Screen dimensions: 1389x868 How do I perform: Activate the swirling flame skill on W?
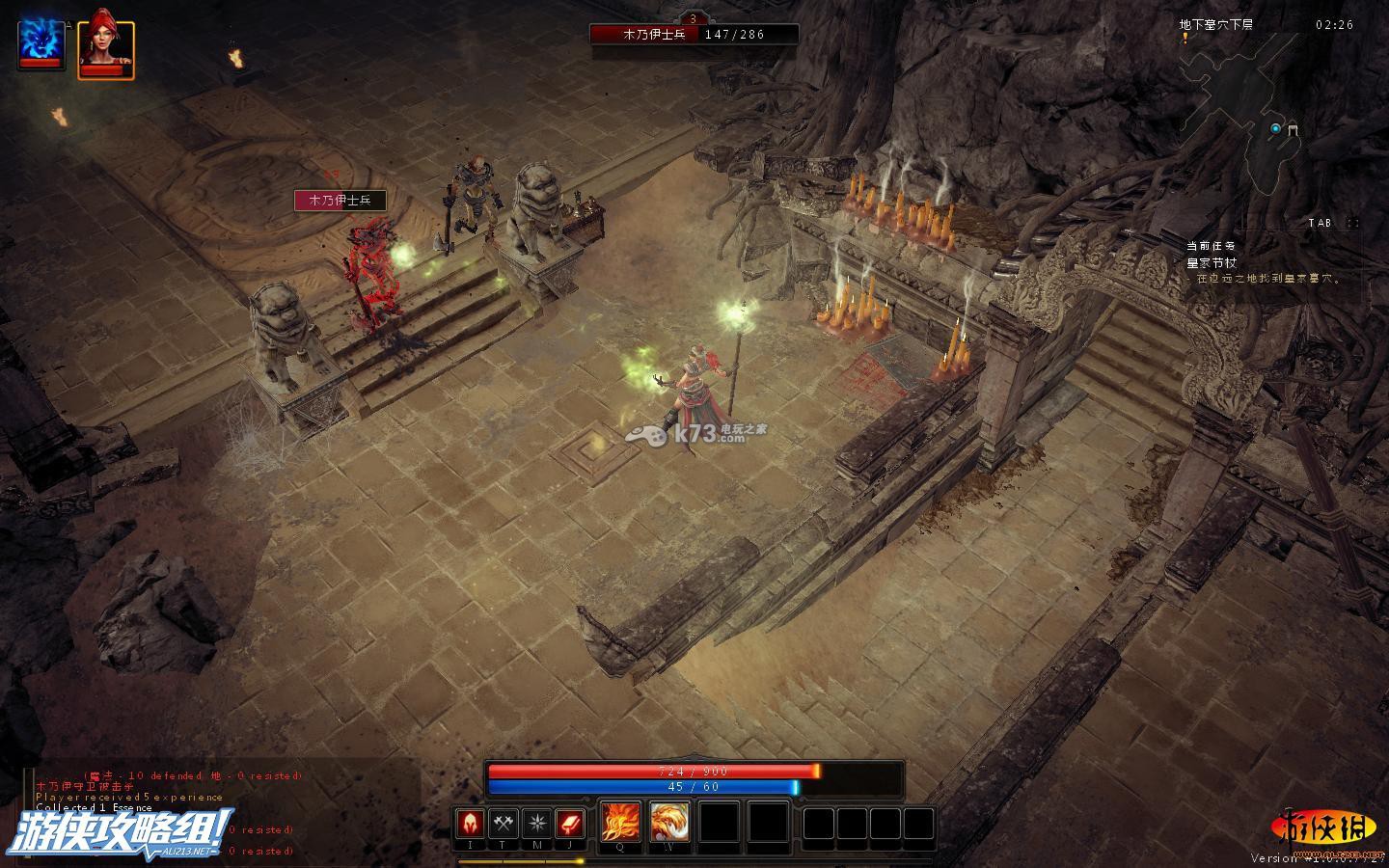[x=668, y=822]
